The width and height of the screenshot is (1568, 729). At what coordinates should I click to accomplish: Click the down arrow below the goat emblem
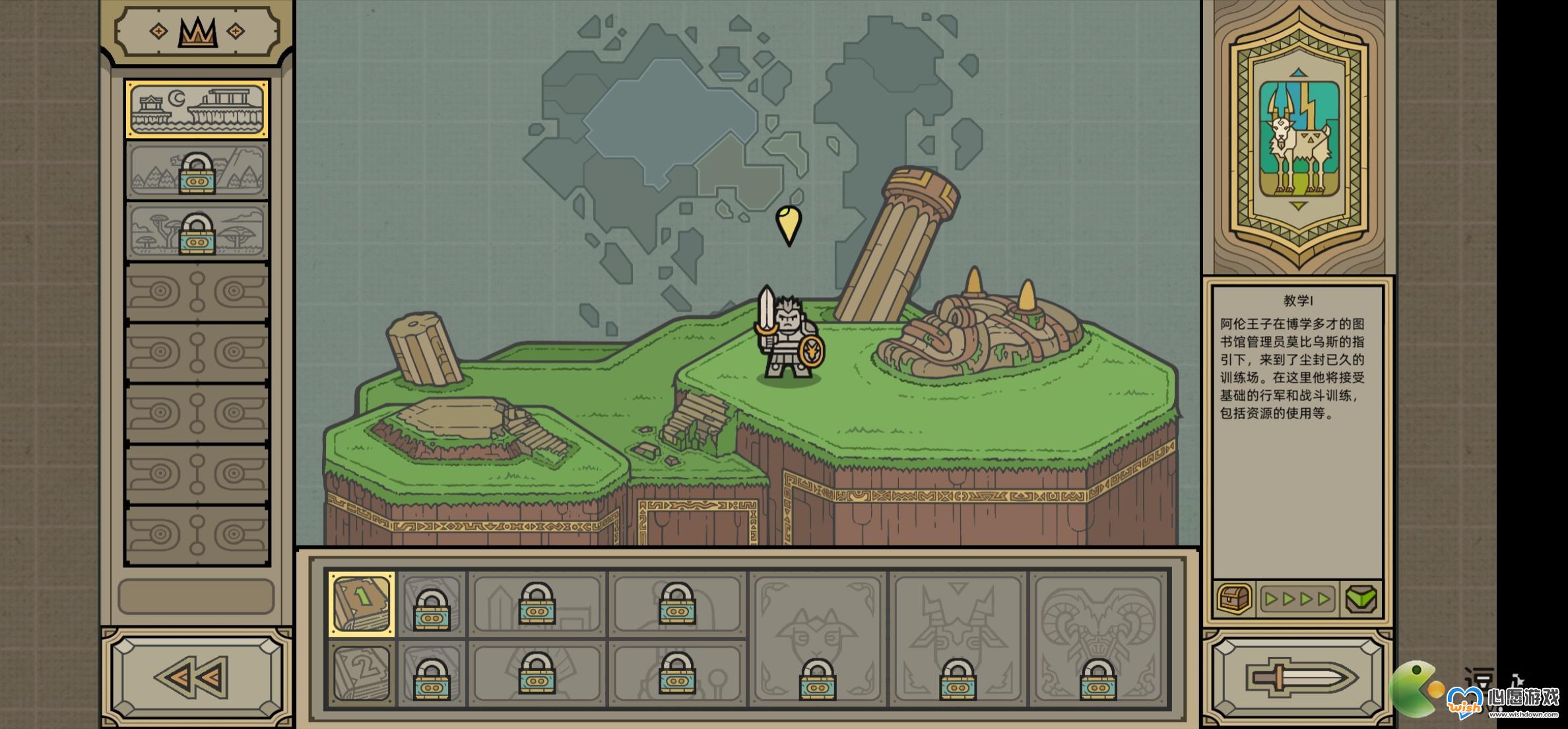[1298, 206]
